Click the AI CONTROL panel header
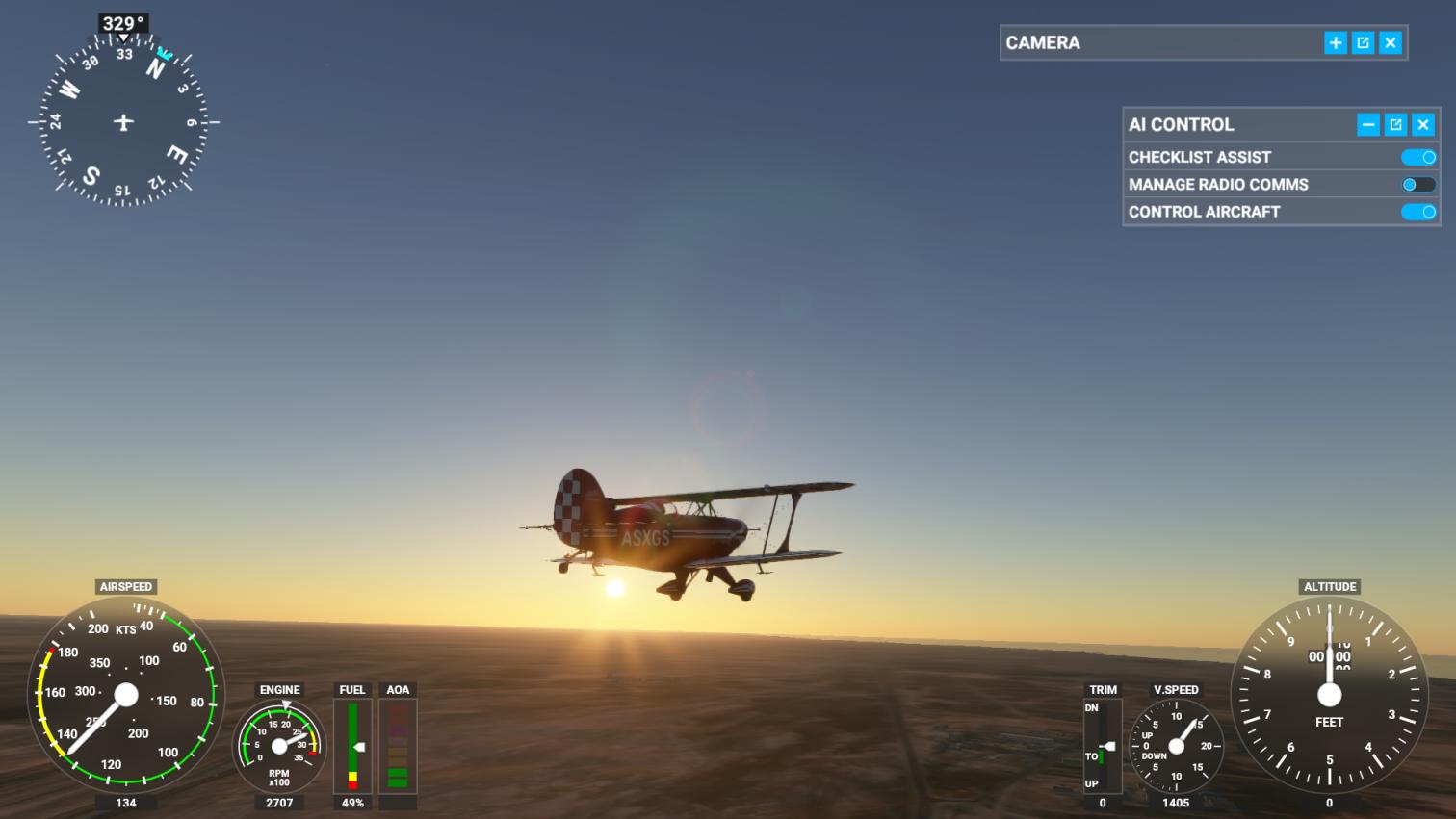 1181,124
